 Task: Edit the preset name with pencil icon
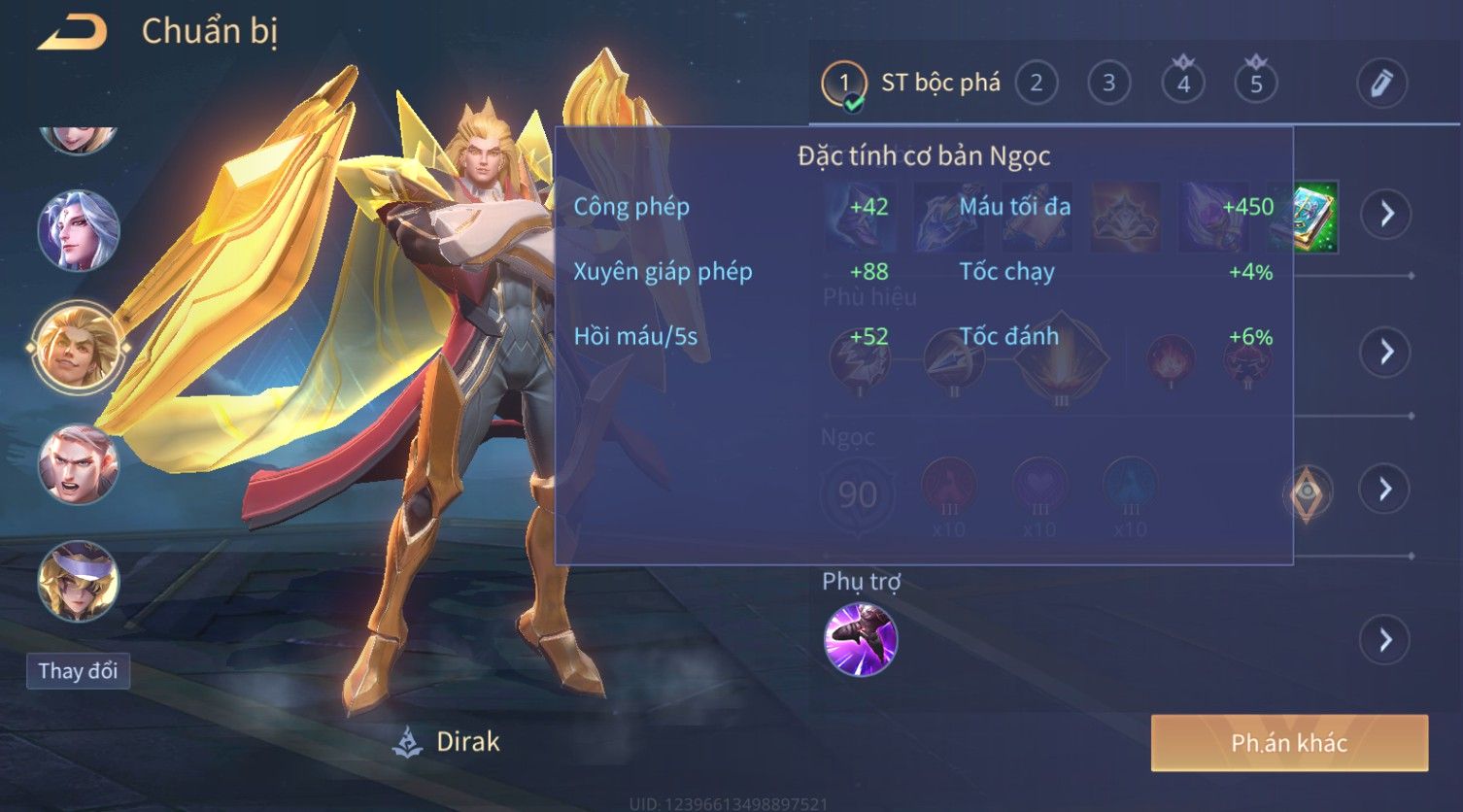tap(1380, 84)
